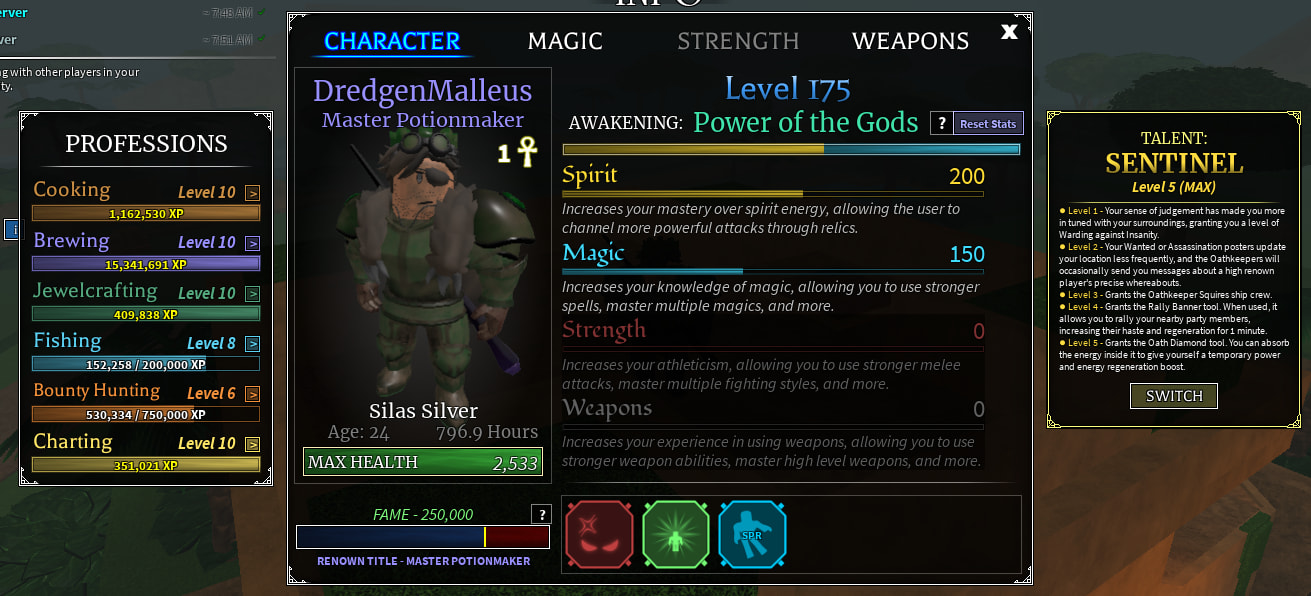Open the Magic tab

[x=565, y=41]
